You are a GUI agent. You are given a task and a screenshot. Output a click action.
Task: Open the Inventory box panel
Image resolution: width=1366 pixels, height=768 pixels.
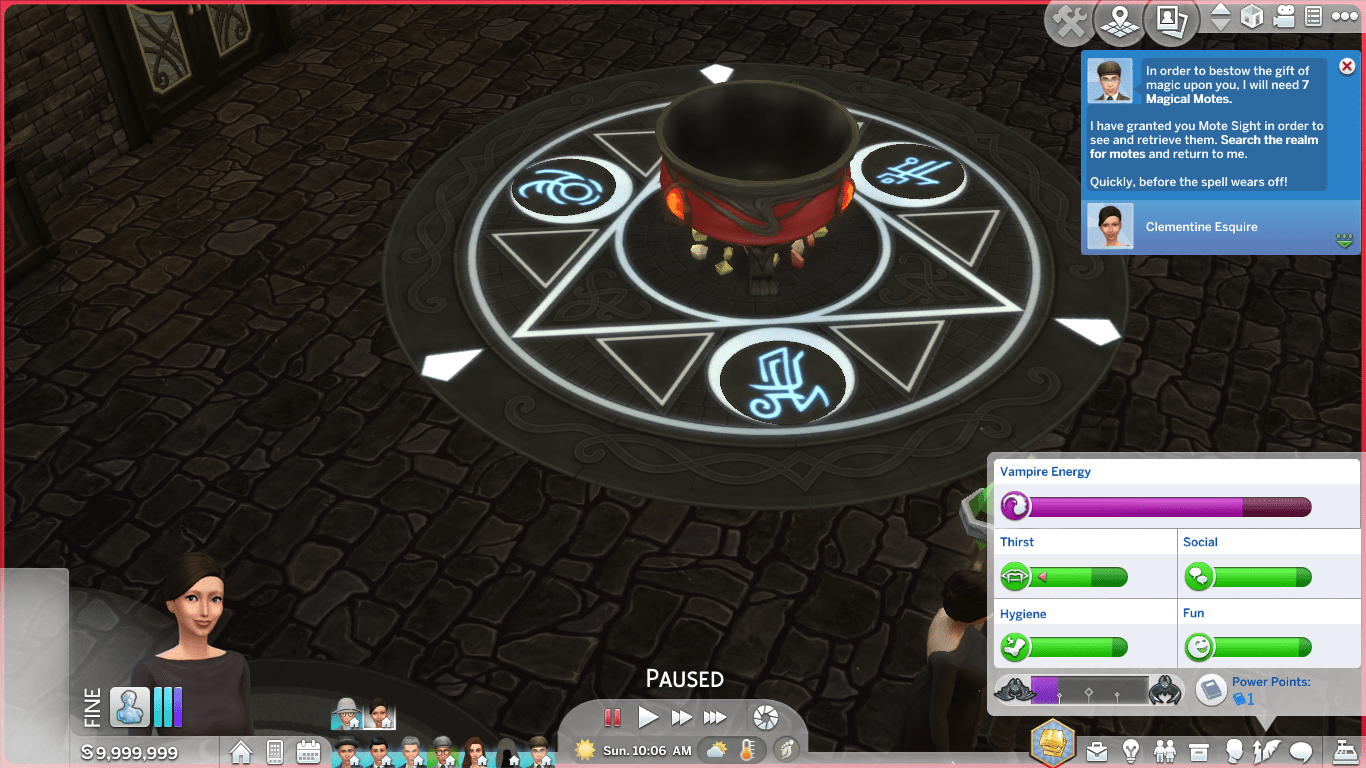click(1199, 751)
